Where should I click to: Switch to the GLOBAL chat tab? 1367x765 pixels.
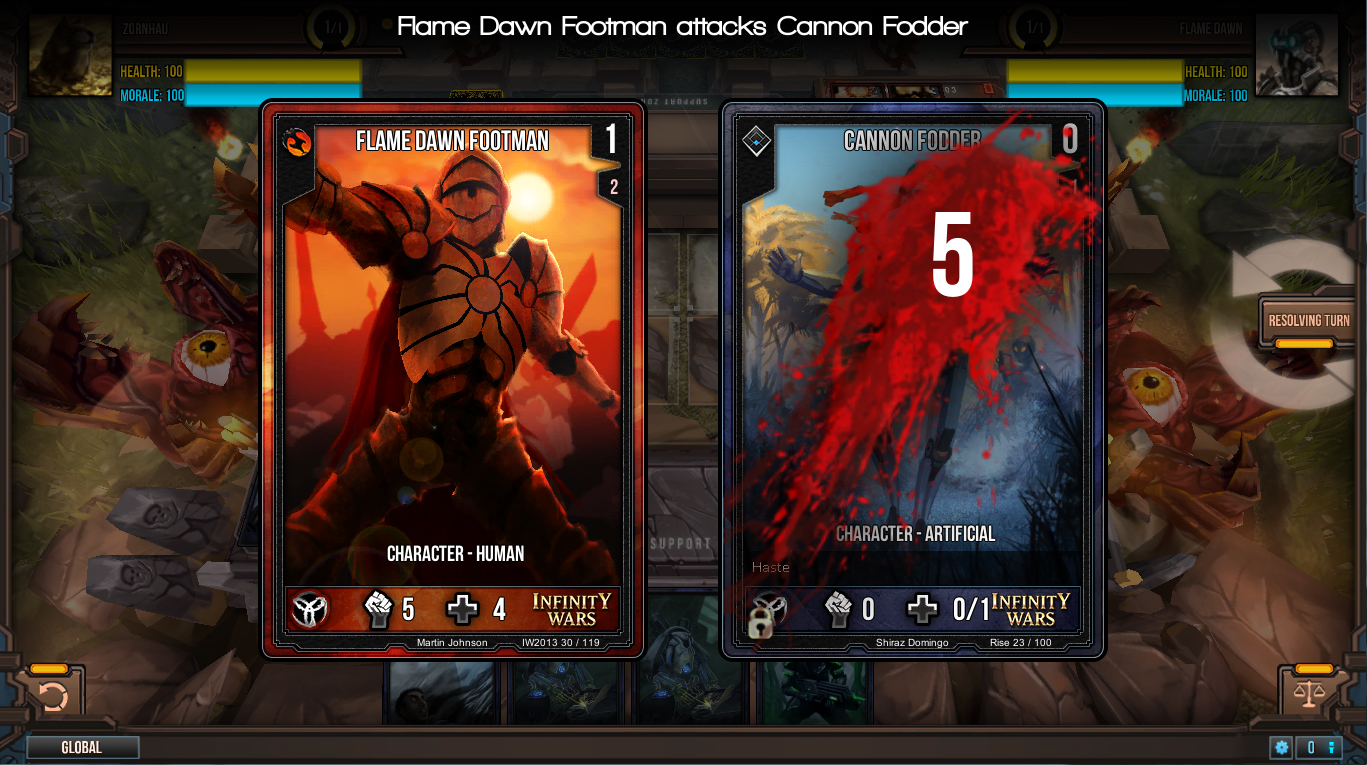click(x=83, y=746)
